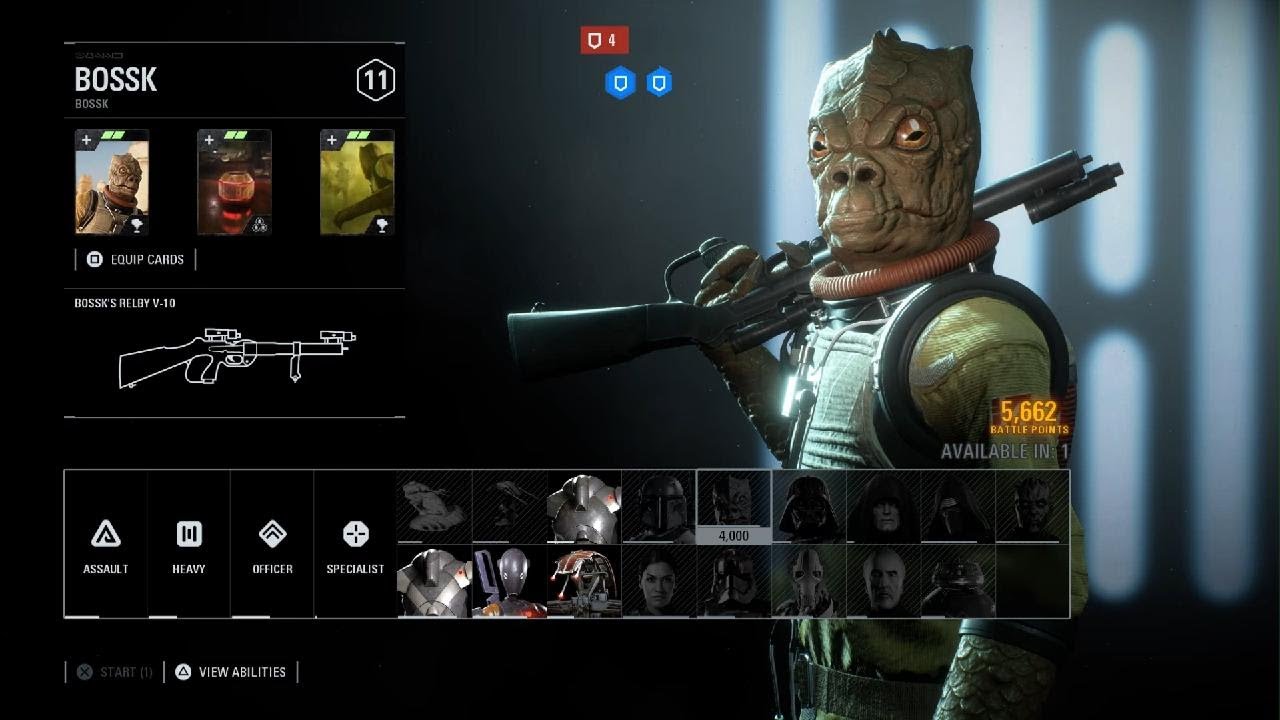Viewport: 1280px width, 720px height.
Task: Pick the Count Dooku hero portrait
Action: click(883, 581)
